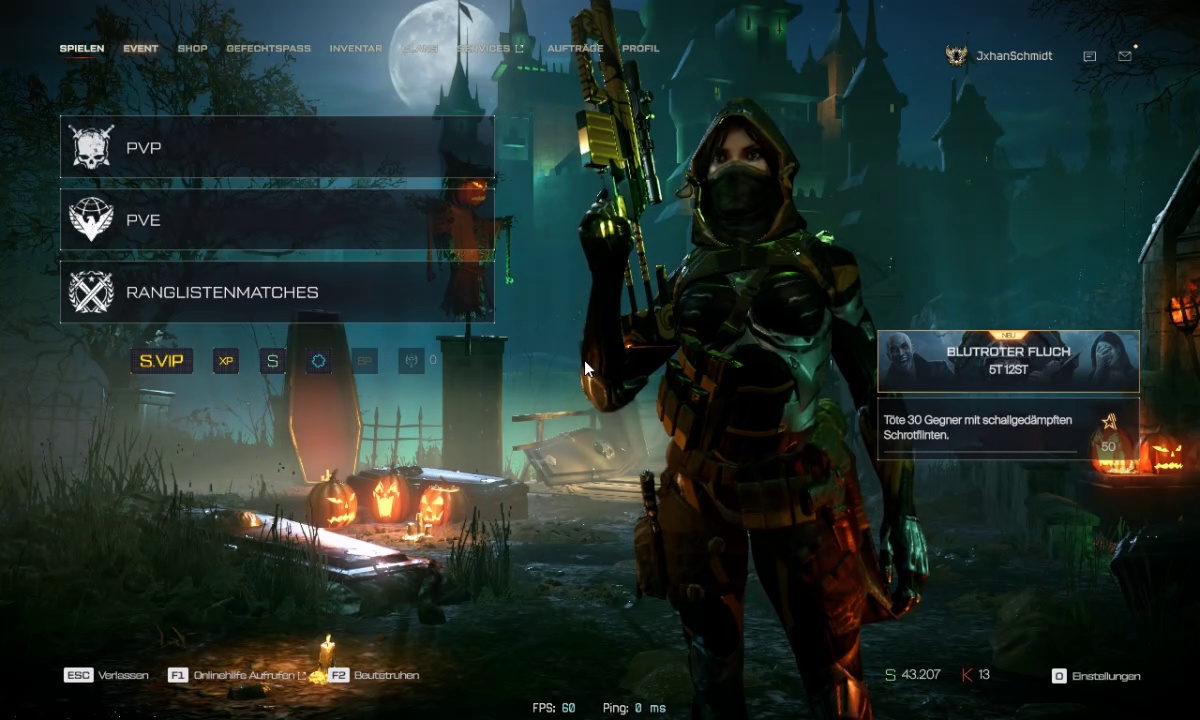This screenshot has height=720, width=1200.
Task: Select the PVE mode entry
Action: 277,220
